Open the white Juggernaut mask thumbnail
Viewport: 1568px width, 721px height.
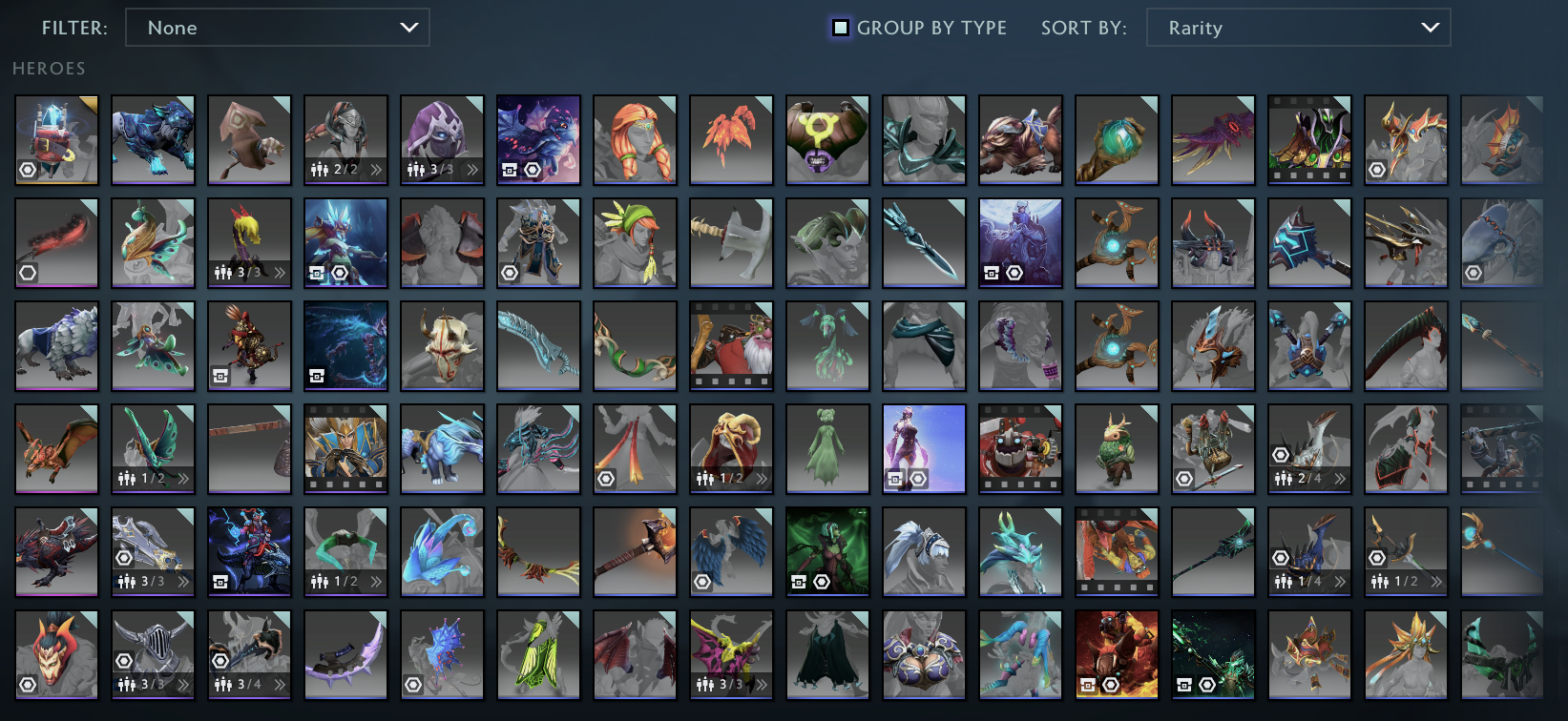pos(442,345)
